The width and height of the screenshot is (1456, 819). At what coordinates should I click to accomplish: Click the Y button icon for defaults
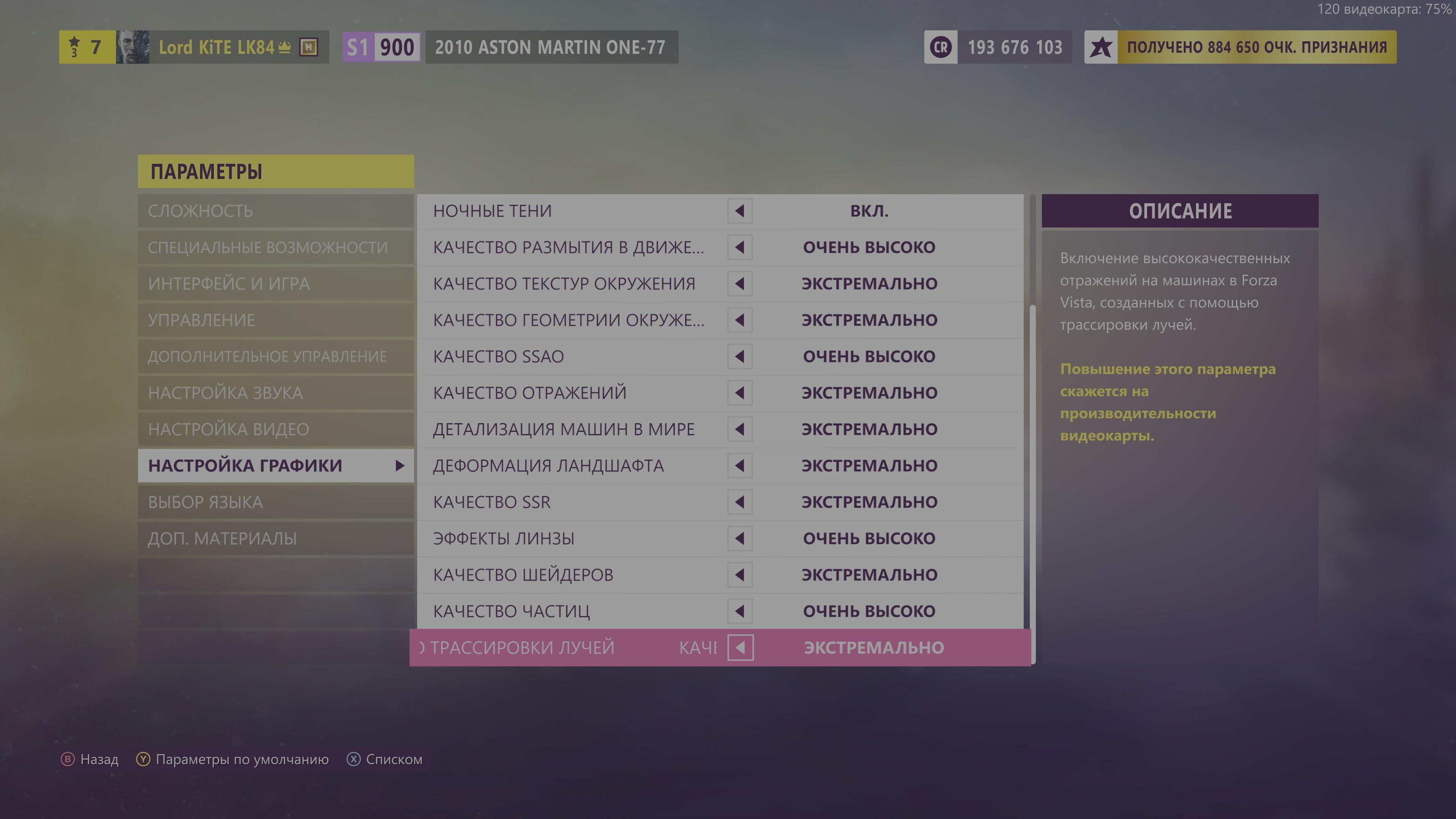(x=143, y=759)
